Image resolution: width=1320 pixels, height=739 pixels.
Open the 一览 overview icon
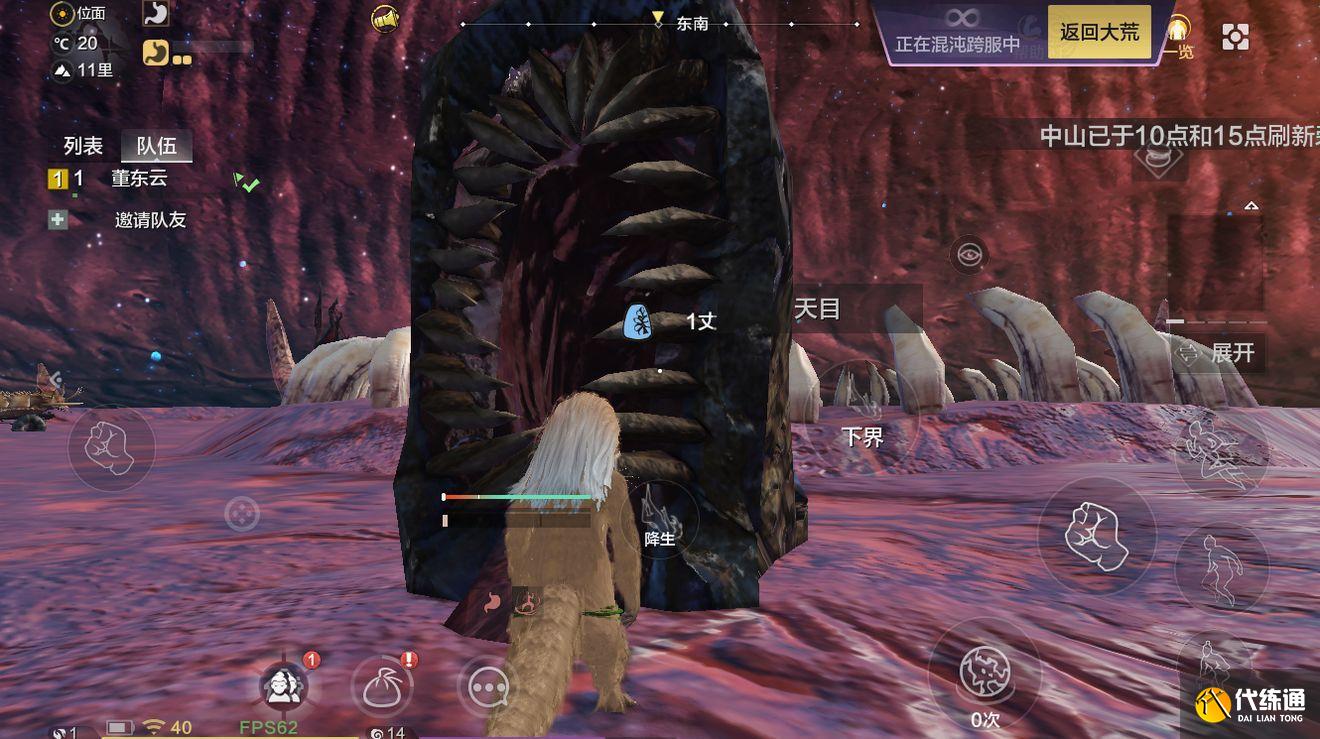(1180, 37)
